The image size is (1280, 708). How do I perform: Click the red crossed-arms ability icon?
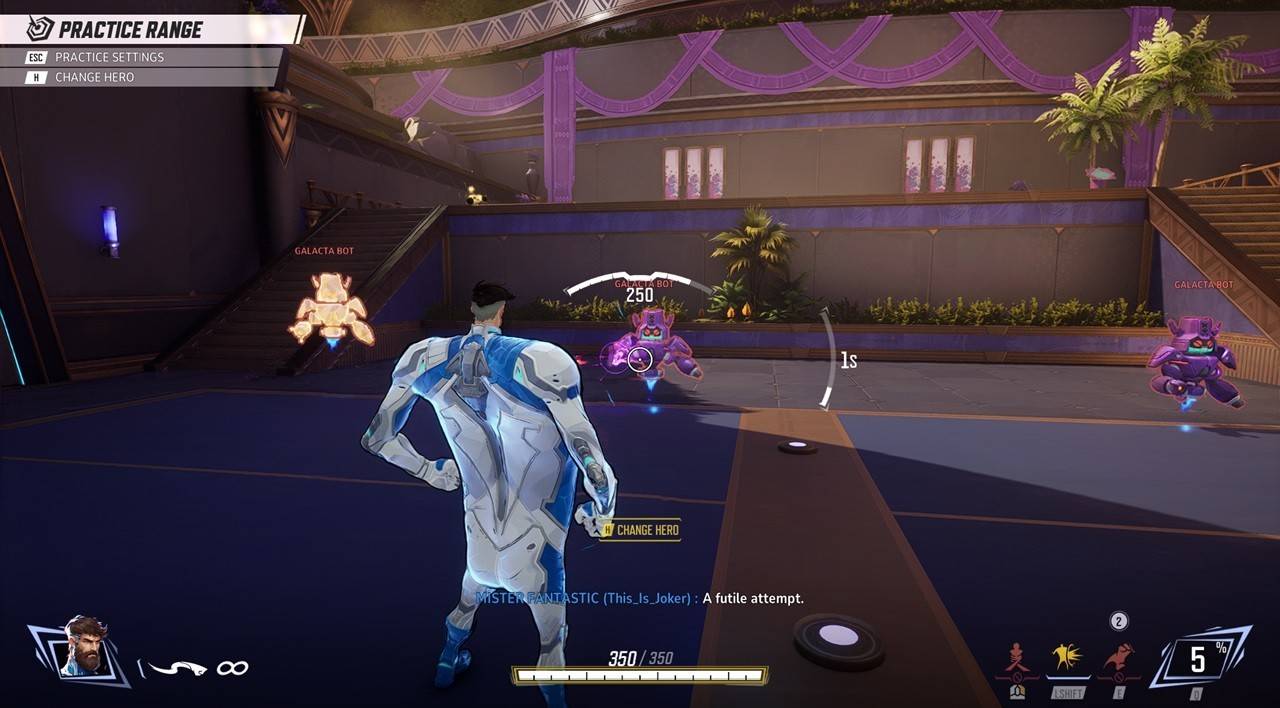click(1018, 660)
